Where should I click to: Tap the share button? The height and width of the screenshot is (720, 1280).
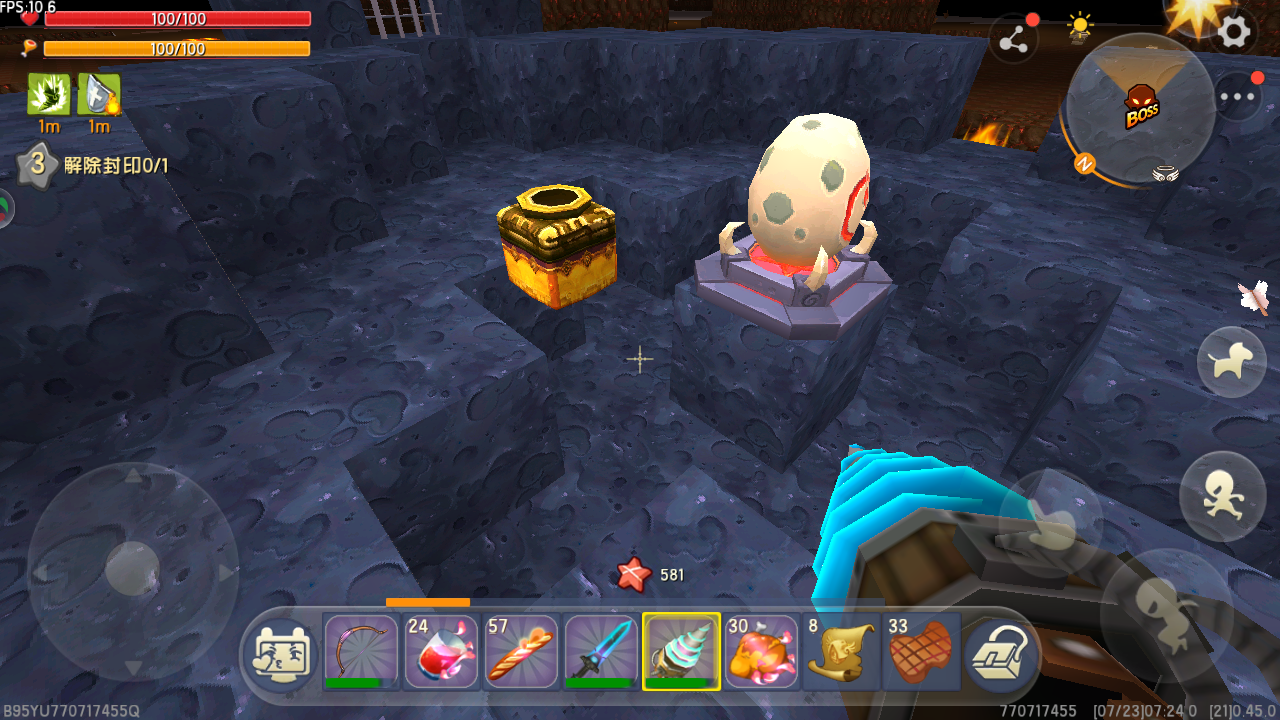click(1013, 40)
